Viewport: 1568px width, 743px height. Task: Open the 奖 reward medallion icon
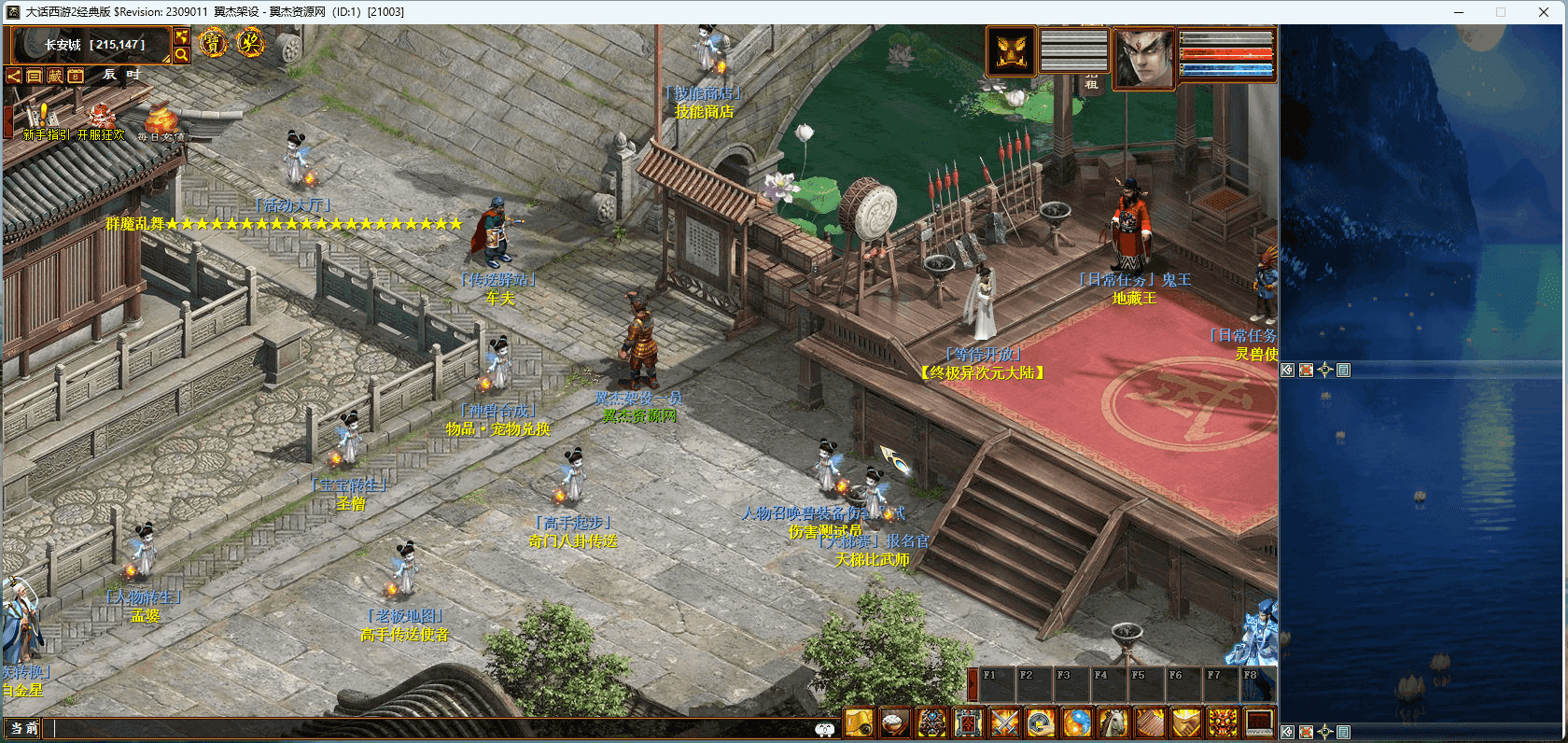pos(250,43)
